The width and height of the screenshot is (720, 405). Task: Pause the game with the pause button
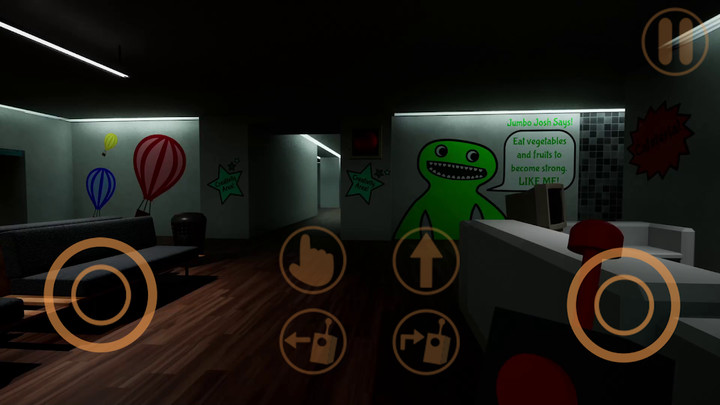[674, 41]
